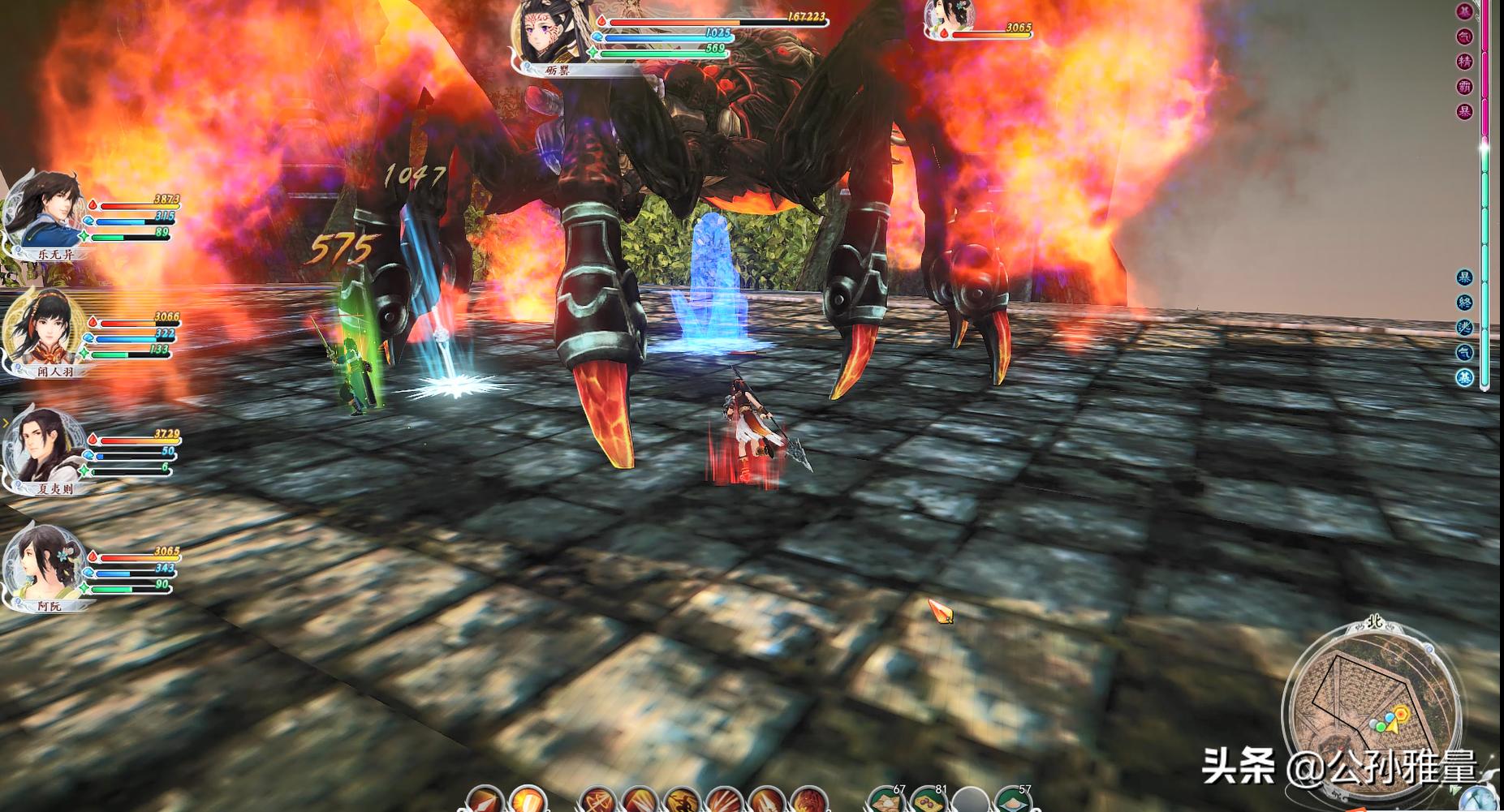Use the consumable with count 57
This screenshot has height=812, width=1504.
(1013, 801)
